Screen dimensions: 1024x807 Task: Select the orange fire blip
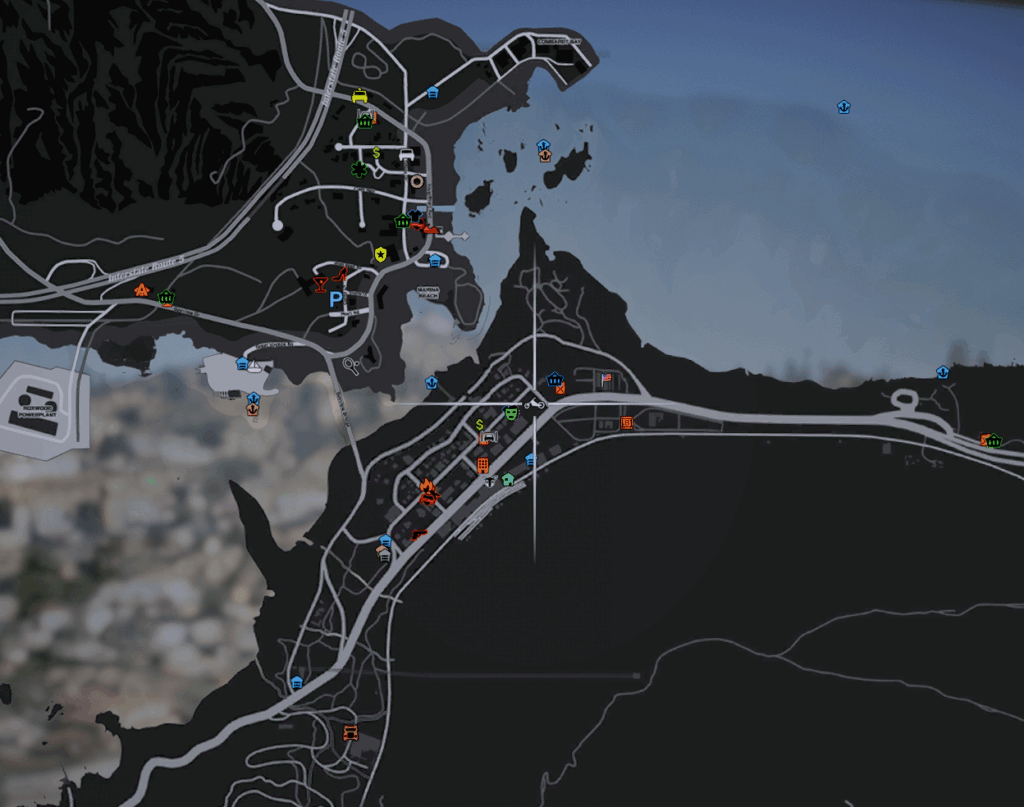pos(428,490)
